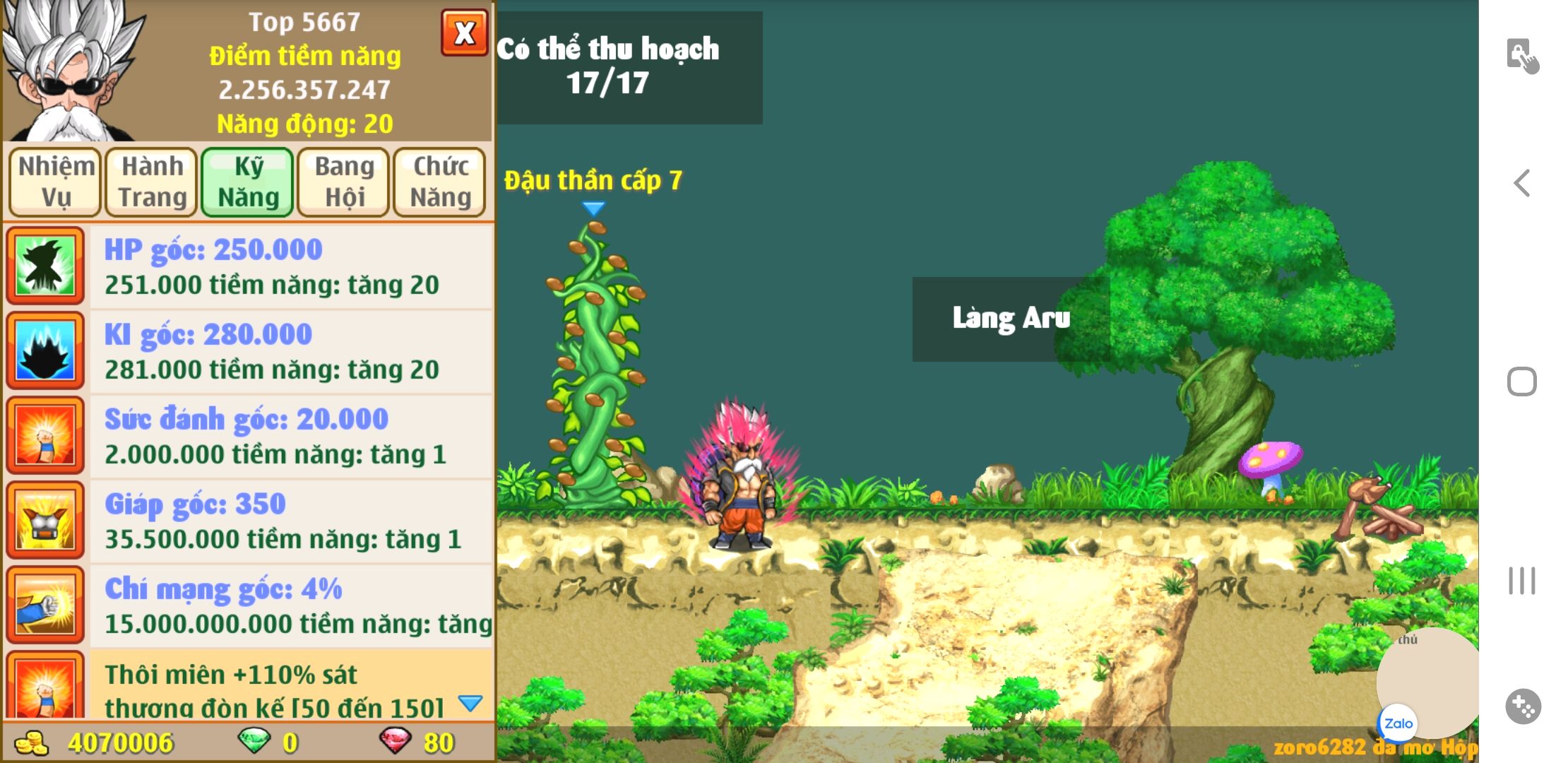This screenshot has width=1568, height=763.
Task: Select the Kỹ Năng tab
Action: click(248, 182)
